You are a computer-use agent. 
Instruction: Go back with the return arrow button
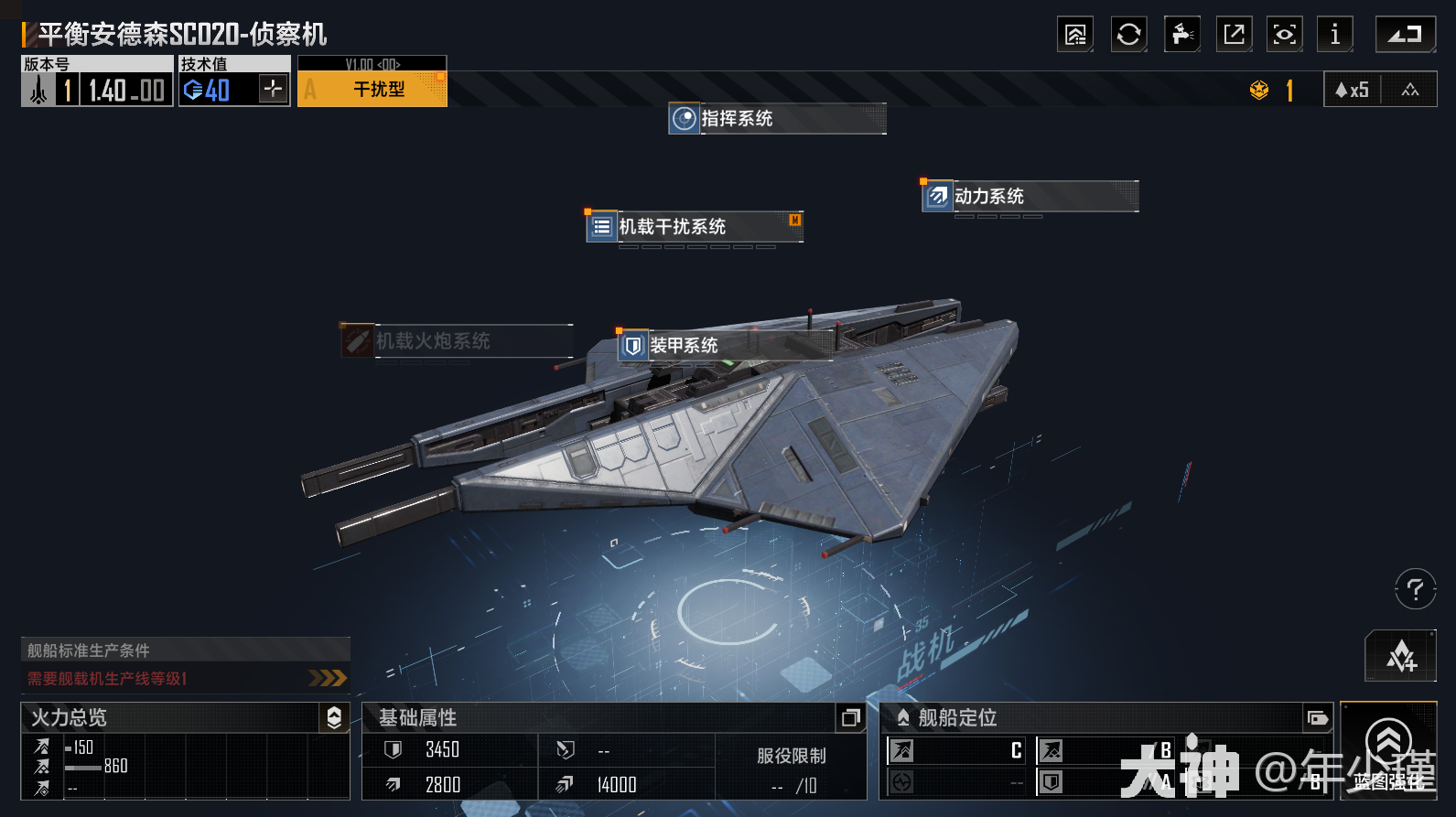click(1405, 36)
